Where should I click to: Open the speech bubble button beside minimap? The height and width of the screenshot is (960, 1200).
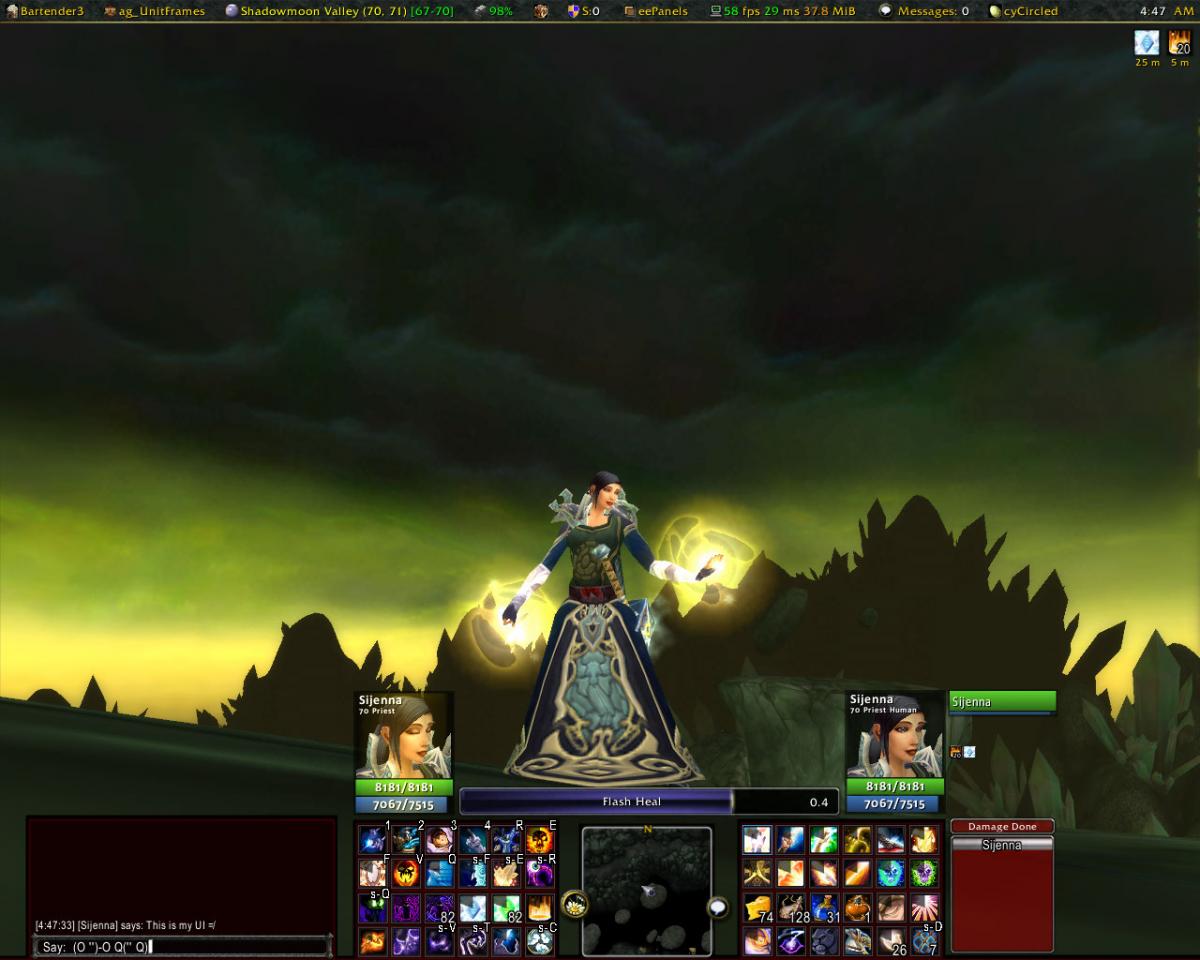(x=719, y=907)
